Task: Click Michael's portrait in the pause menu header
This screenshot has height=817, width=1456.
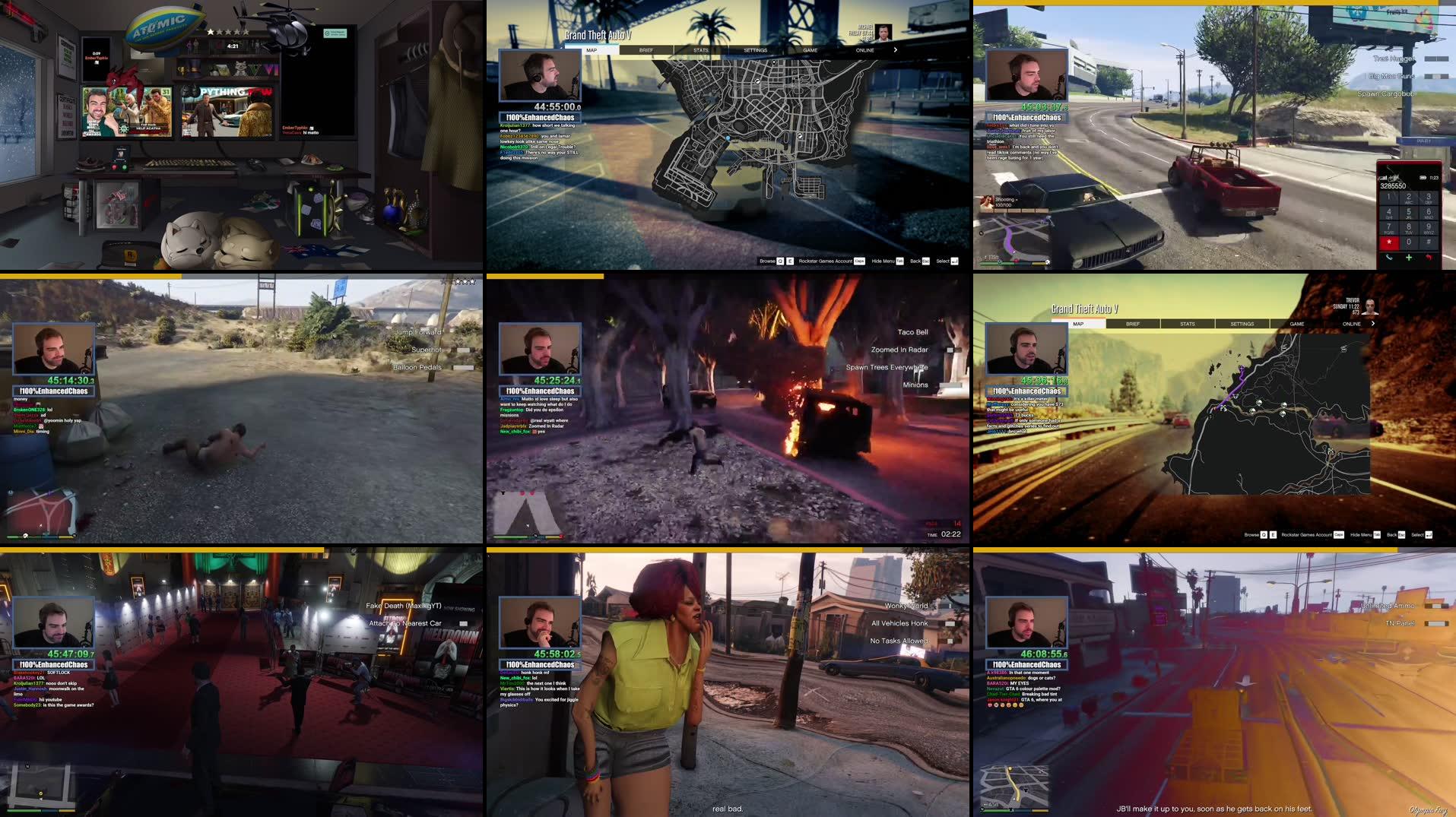Action: click(x=883, y=33)
